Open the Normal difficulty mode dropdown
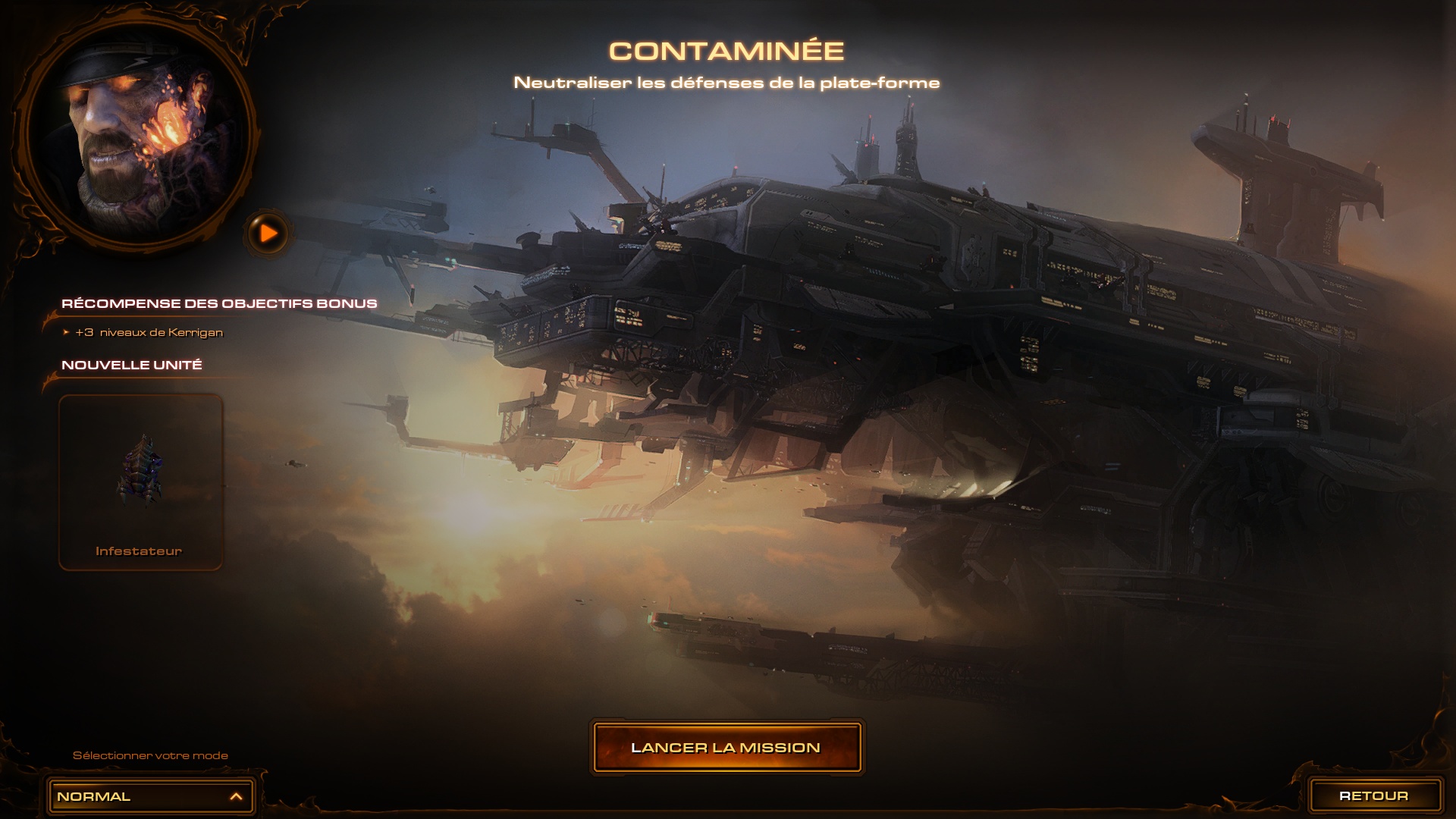This screenshot has width=1456, height=819. [150, 796]
